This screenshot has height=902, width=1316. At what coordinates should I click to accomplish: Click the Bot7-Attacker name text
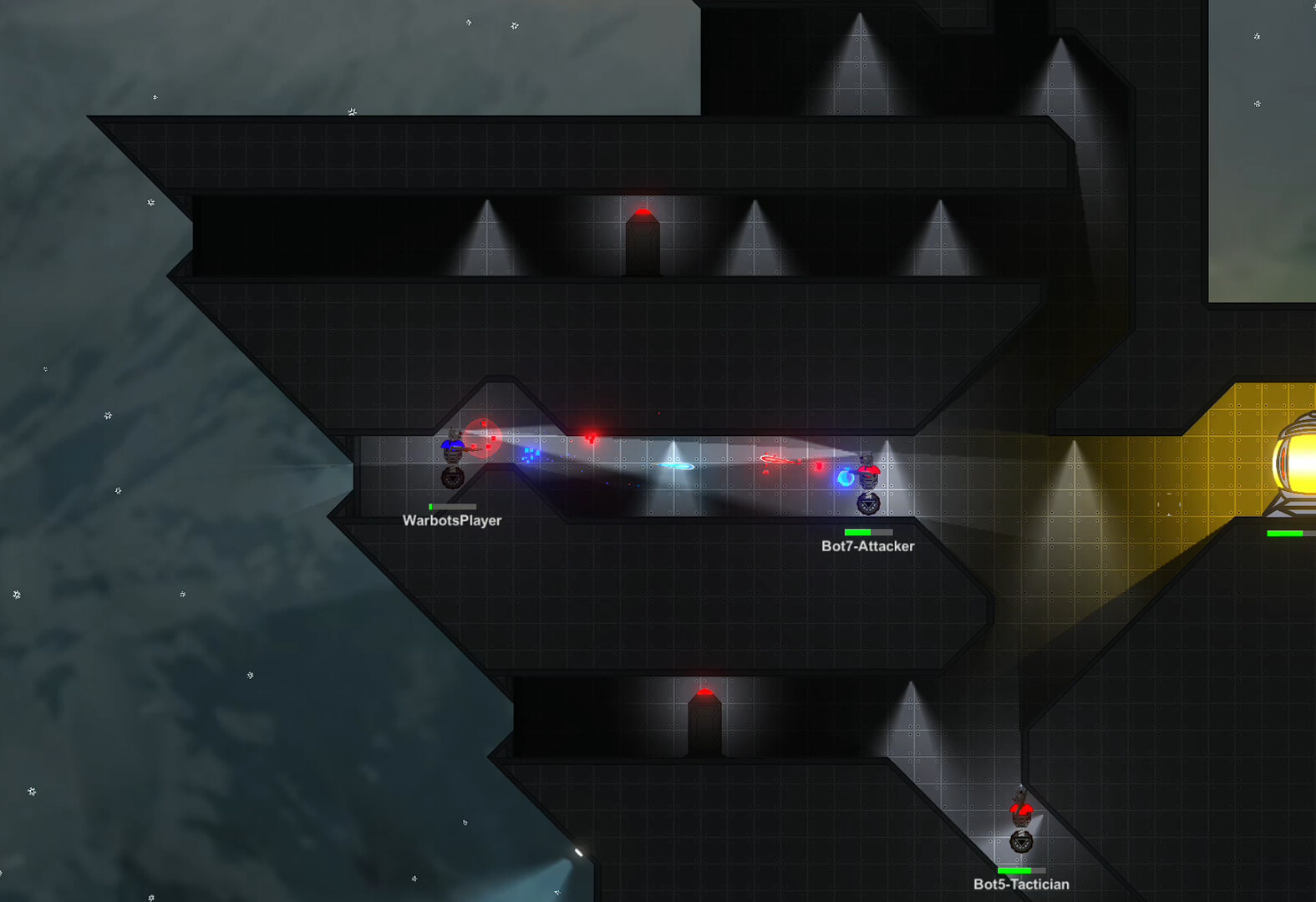[868, 545]
